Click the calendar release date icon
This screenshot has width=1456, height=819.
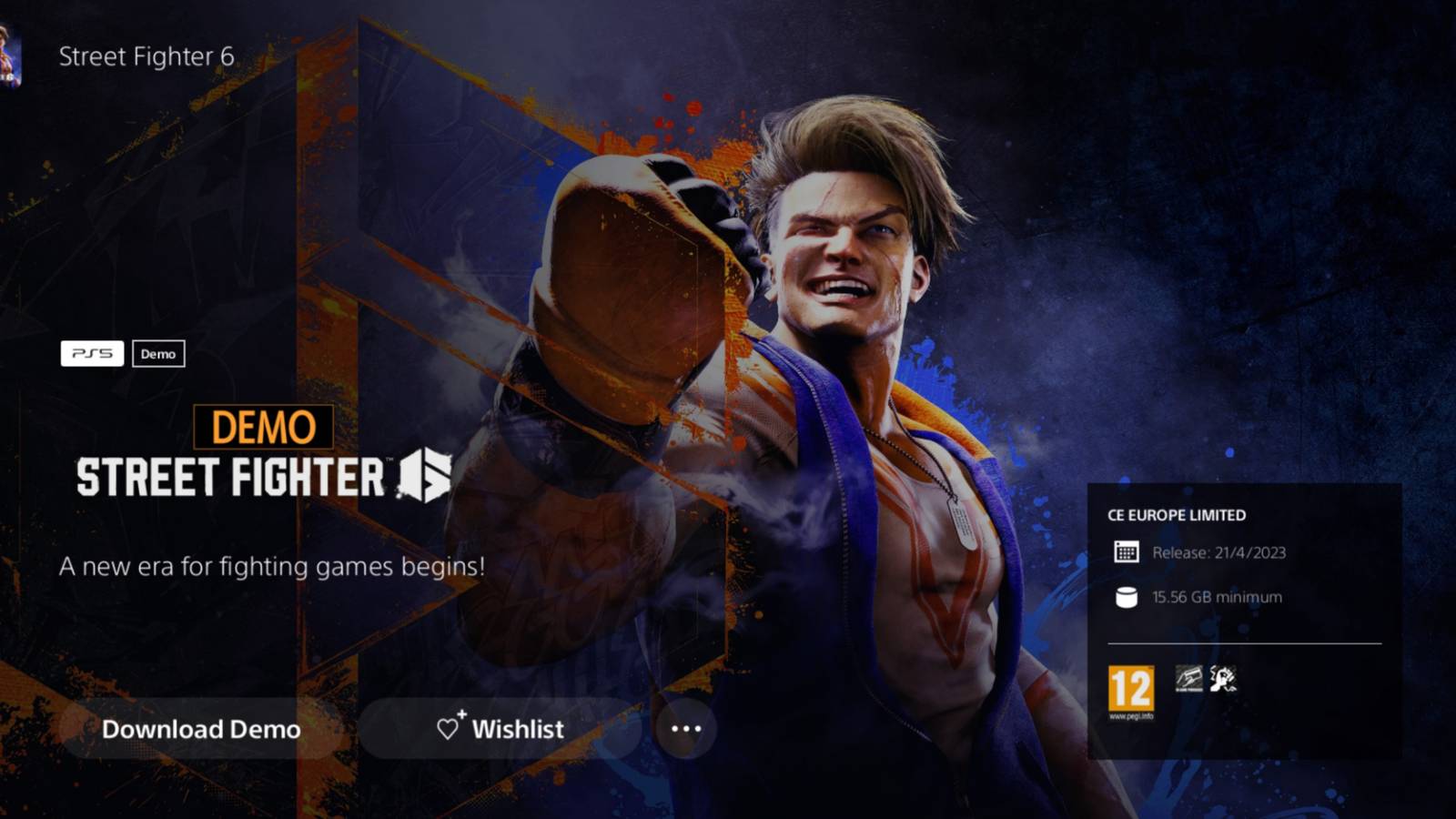(1126, 551)
